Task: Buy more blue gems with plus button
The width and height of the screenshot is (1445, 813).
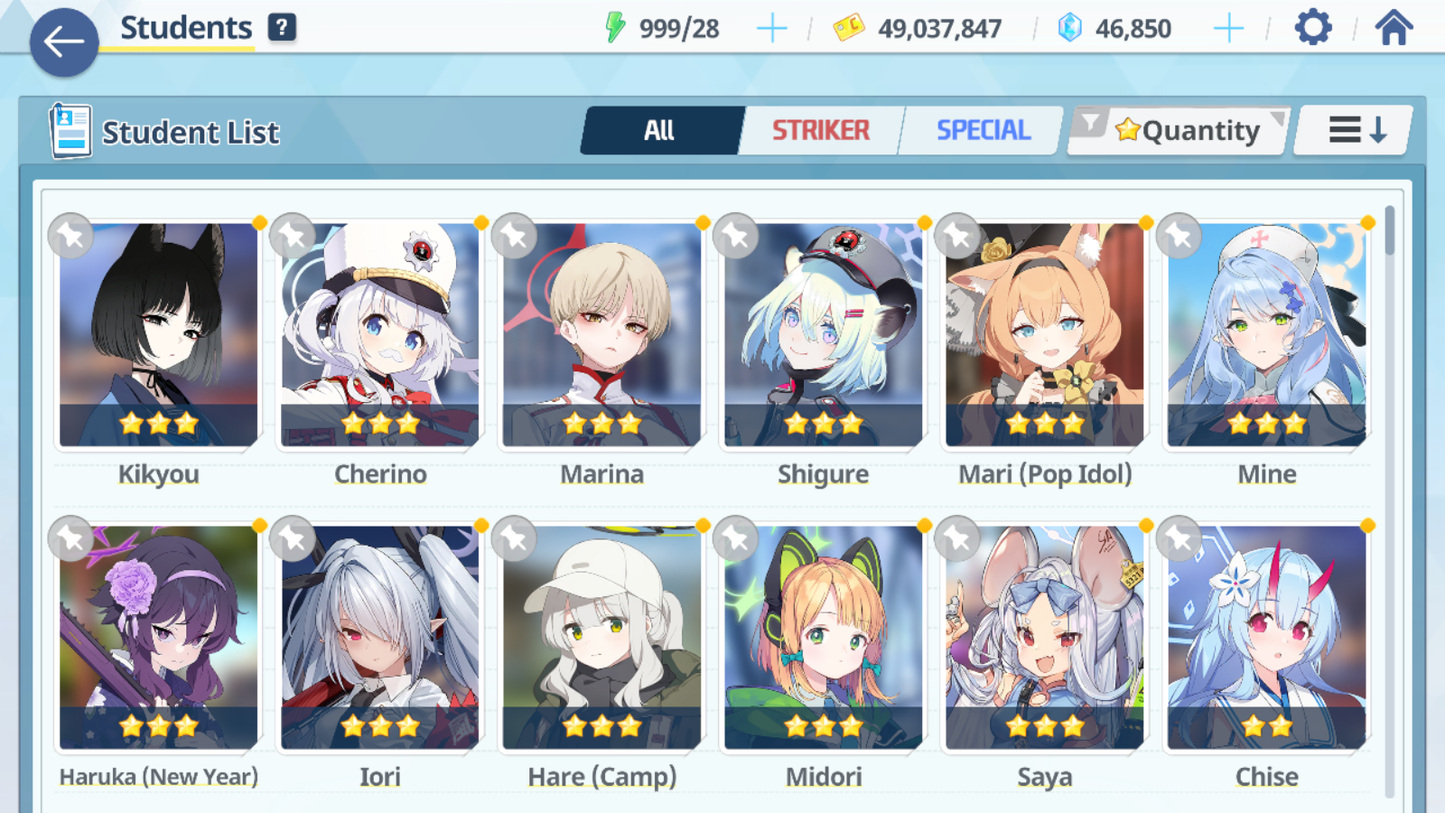Action: (1228, 29)
